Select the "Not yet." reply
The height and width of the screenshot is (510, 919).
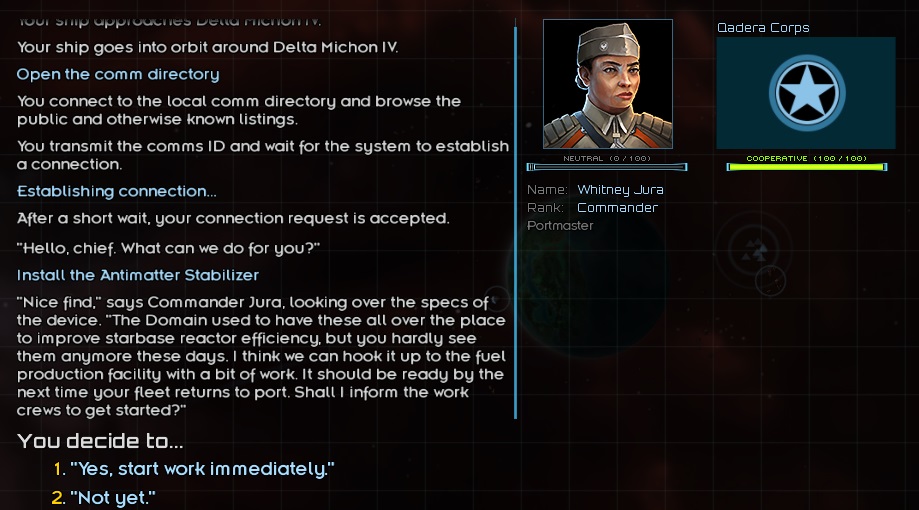(113, 497)
